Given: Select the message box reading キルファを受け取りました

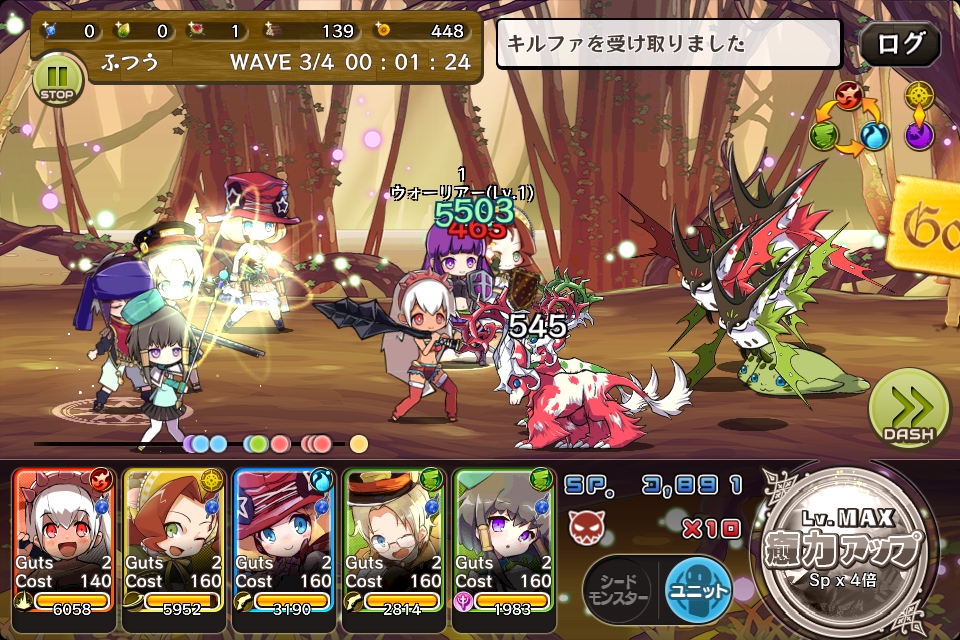Looking at the screenshot, I should point(669,44).
